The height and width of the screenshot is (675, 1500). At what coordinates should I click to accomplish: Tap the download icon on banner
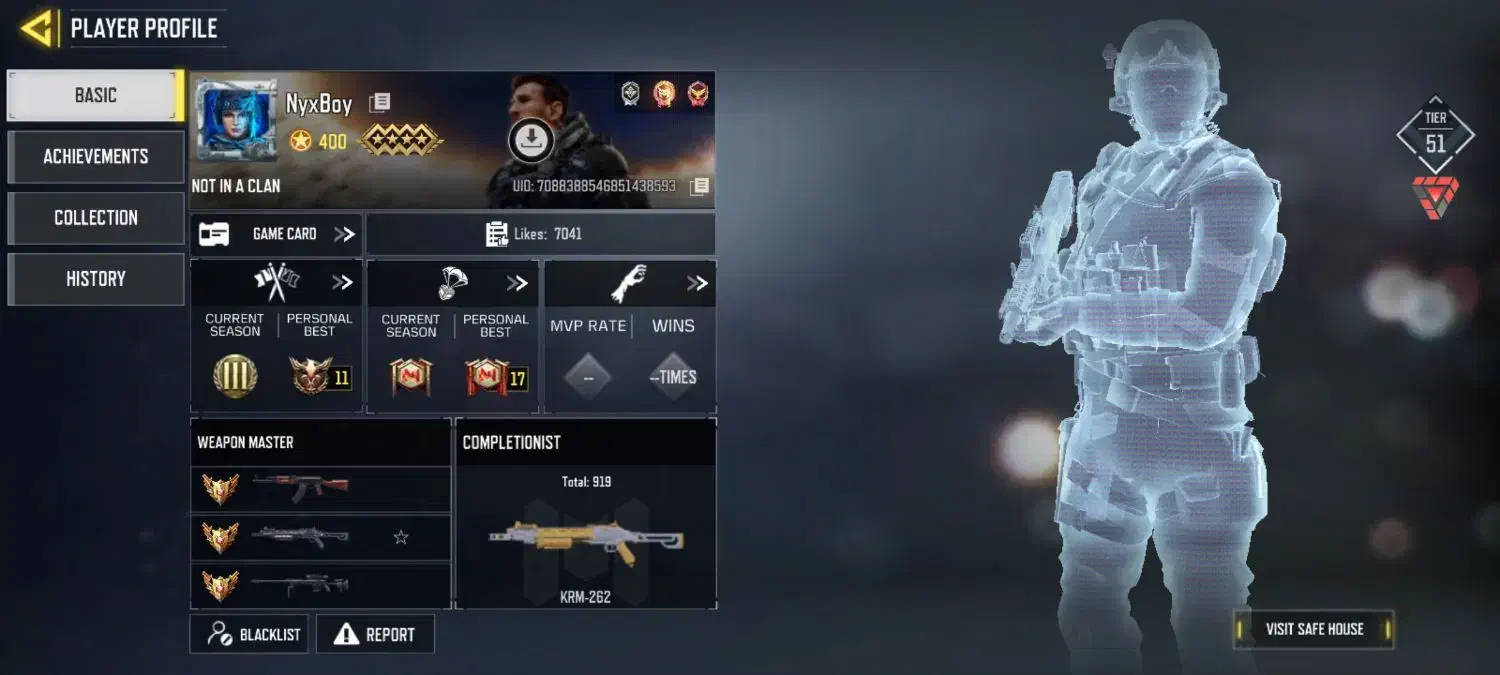[x=531, y=140]
